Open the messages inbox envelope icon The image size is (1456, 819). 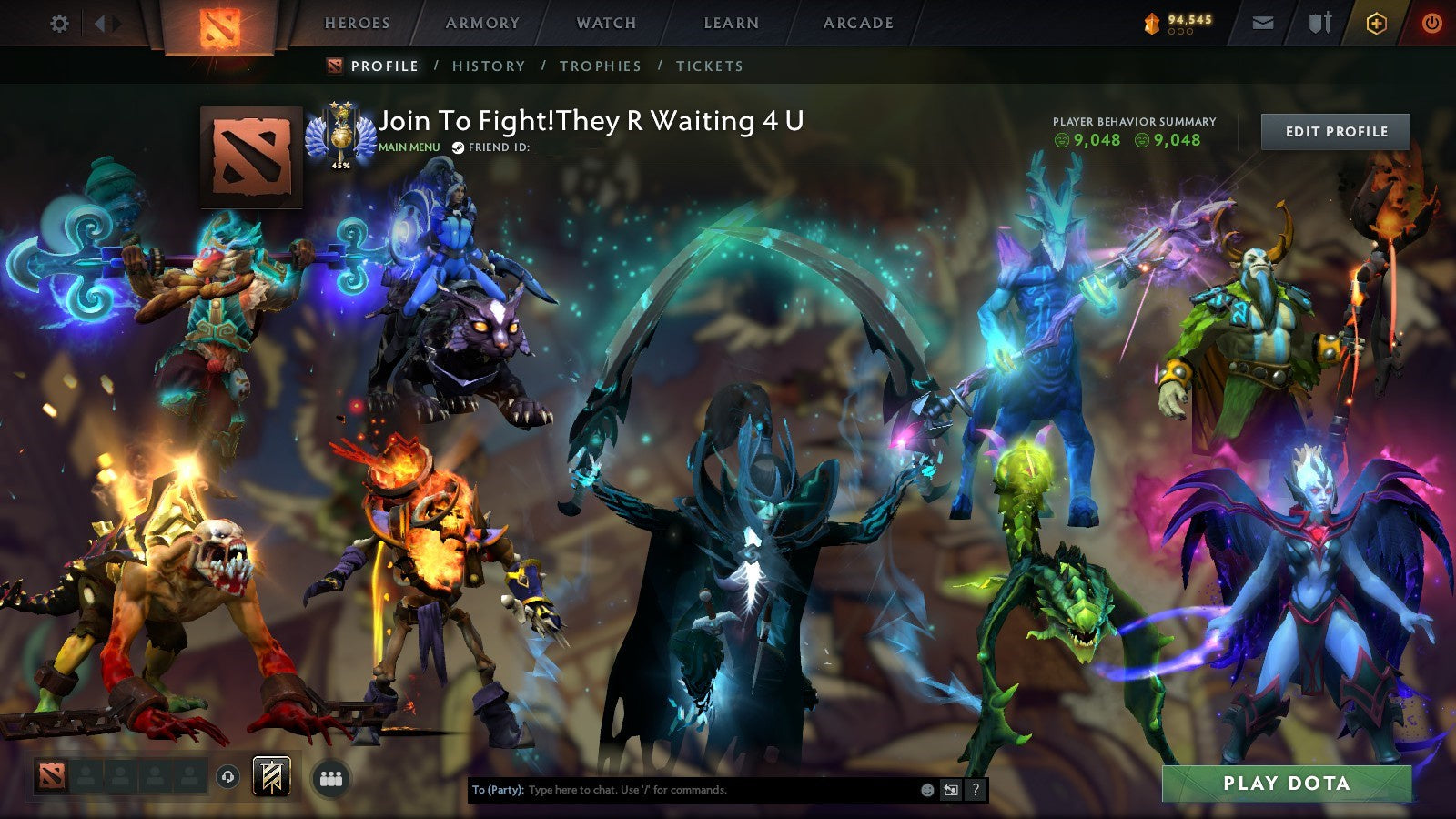click(1261, 23)
